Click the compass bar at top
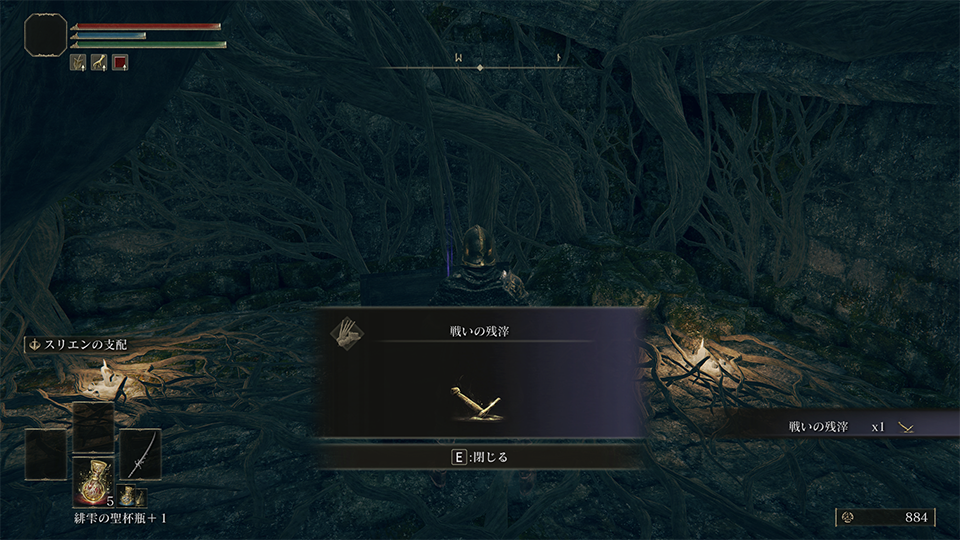960x540 pixels. [480, 66]
